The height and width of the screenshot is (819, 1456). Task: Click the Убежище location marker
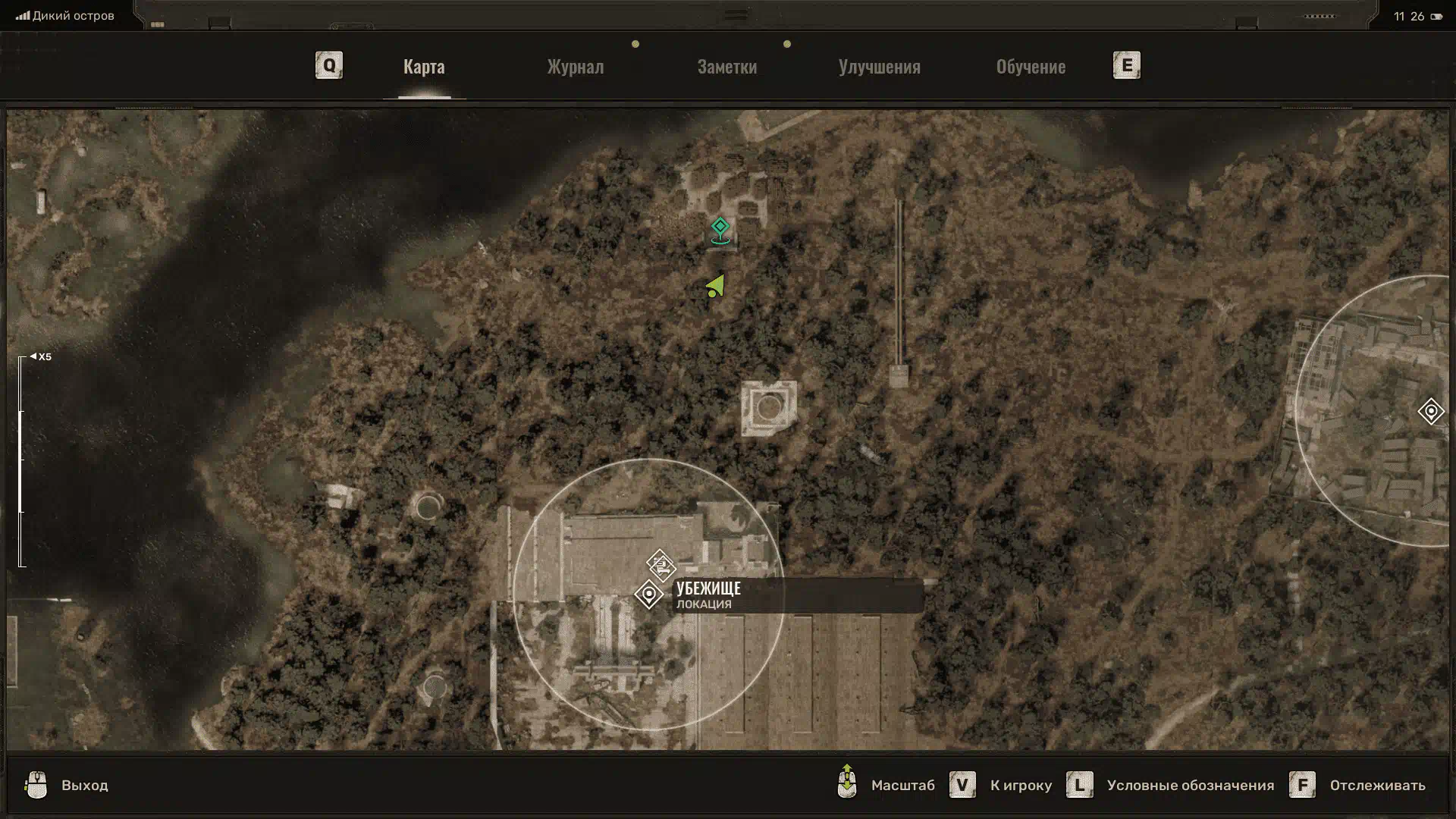[649, 595]
